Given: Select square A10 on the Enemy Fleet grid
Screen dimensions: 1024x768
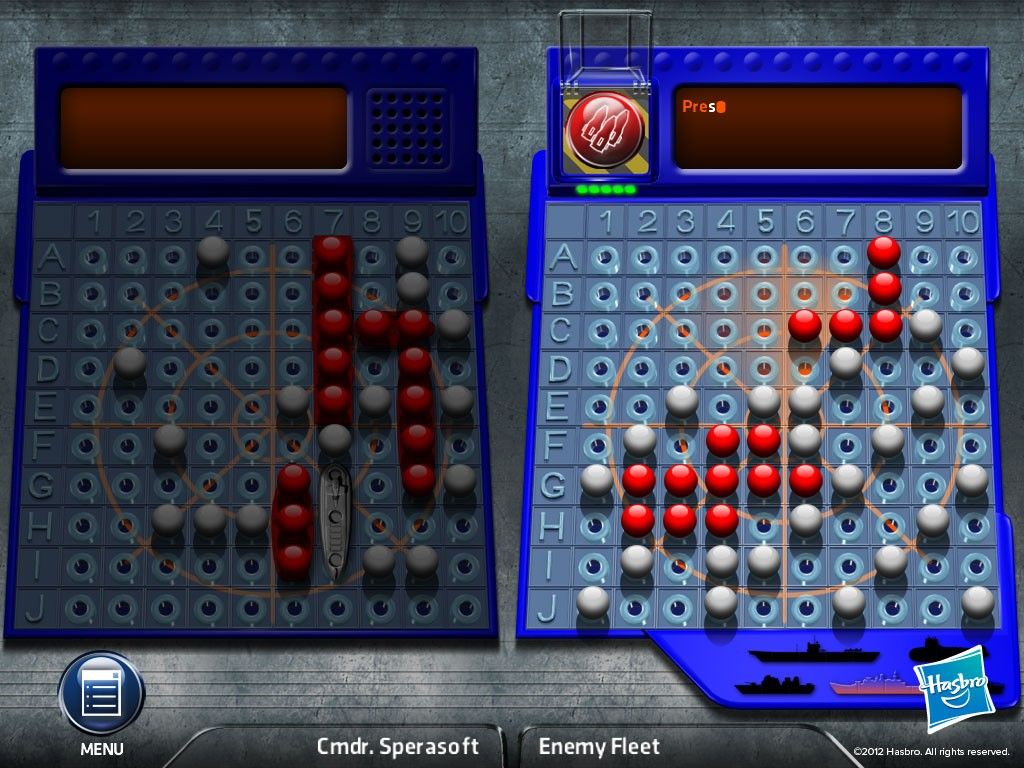Looking at the screenshot, I should 963,257.
